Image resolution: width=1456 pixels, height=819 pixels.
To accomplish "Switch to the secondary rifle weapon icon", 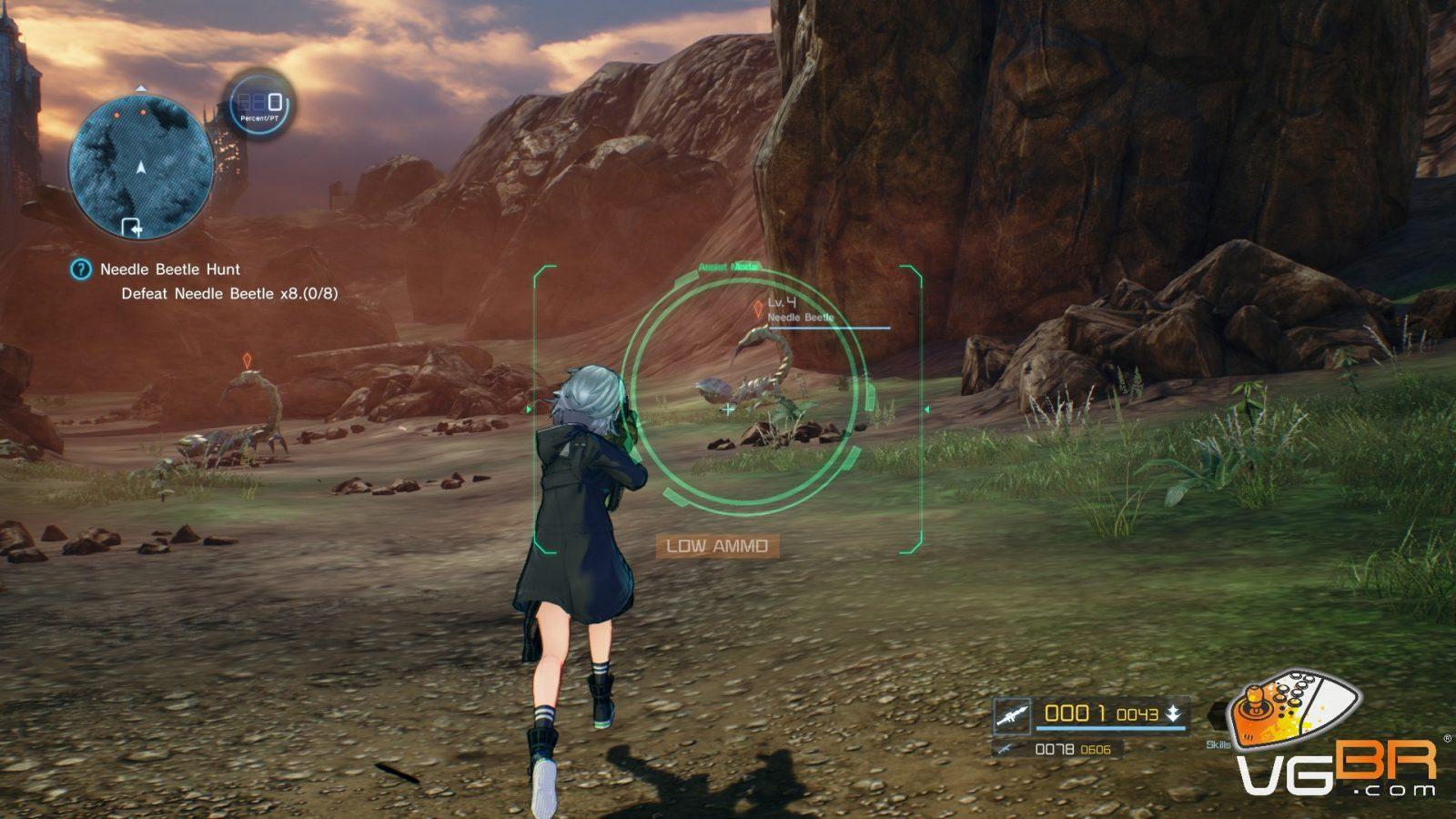I will 1005,749.
